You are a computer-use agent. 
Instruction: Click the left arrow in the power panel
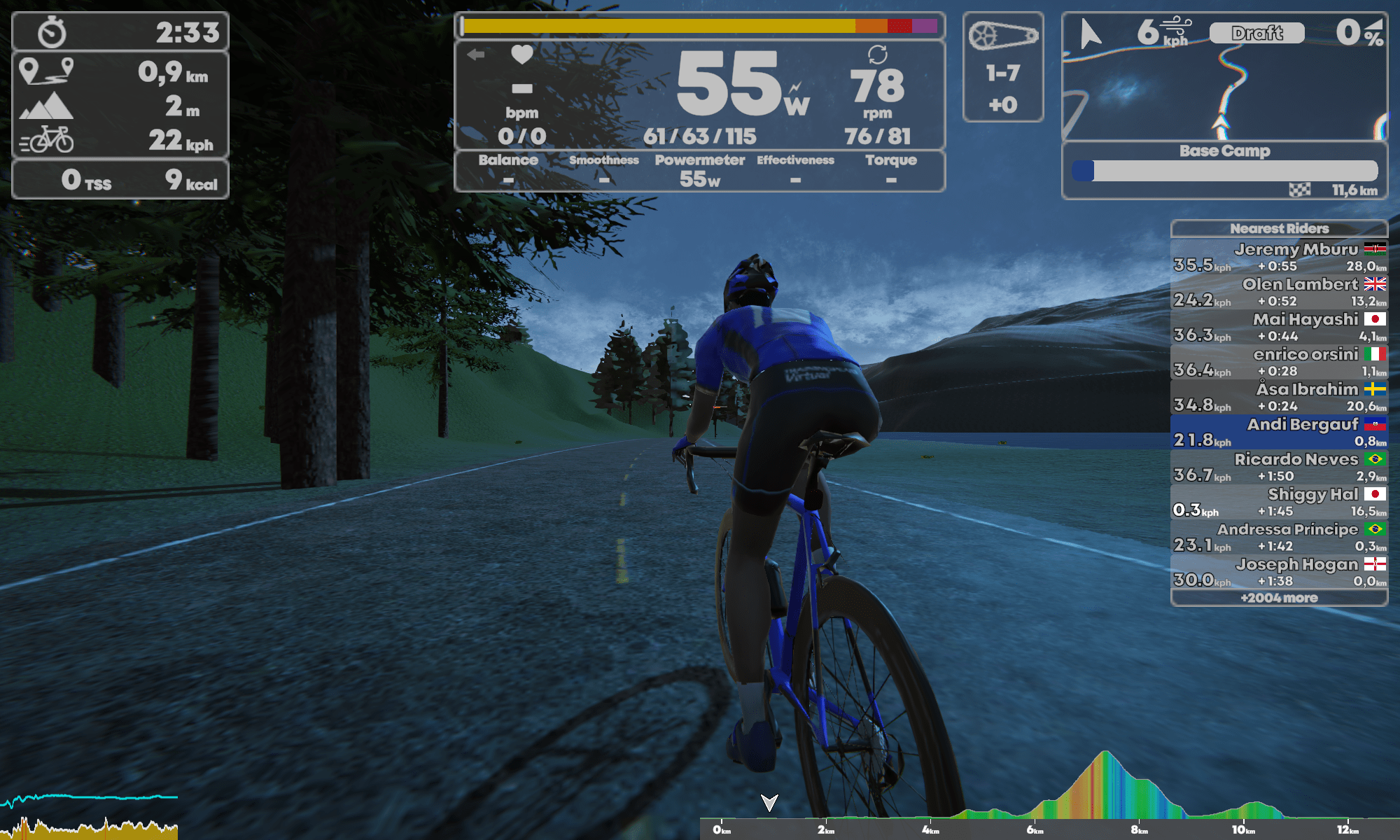click(476, 55)
